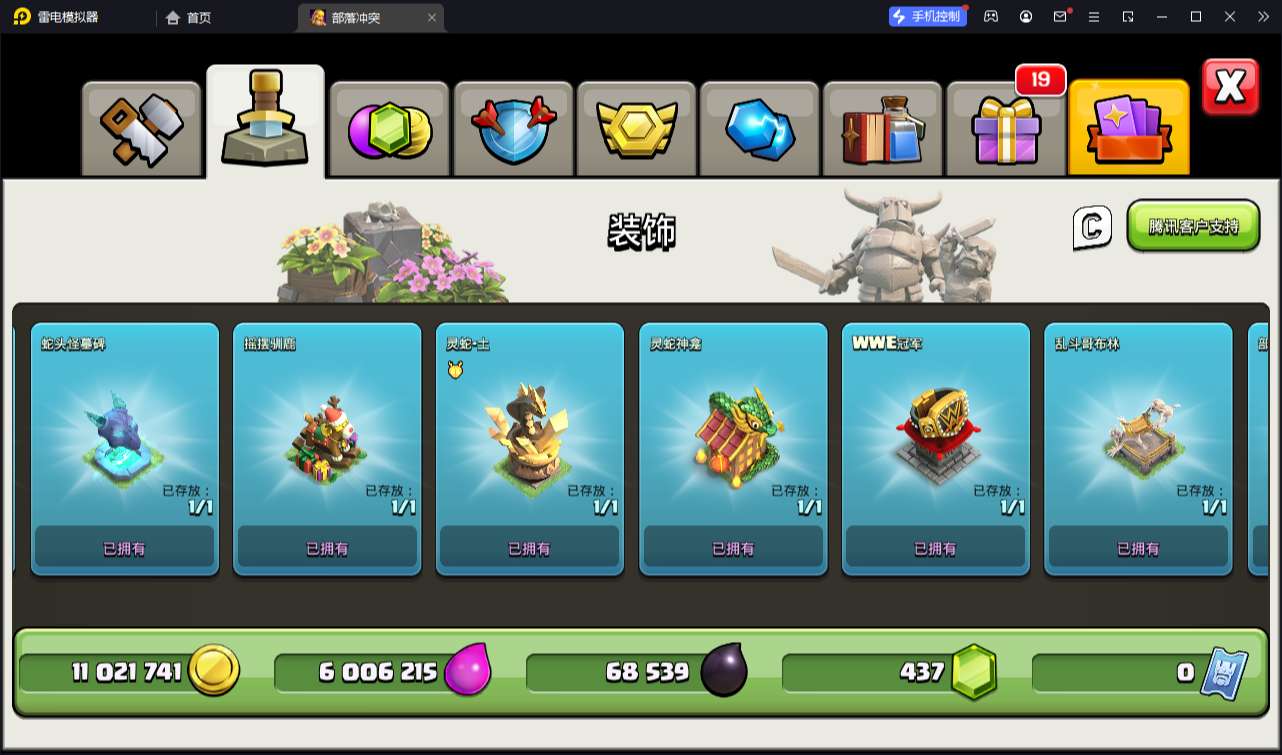The width and height of the screenshot is (1282, 755).
Task: Click the 腾讯客户支持 green button
Action: coord(1193,226)
